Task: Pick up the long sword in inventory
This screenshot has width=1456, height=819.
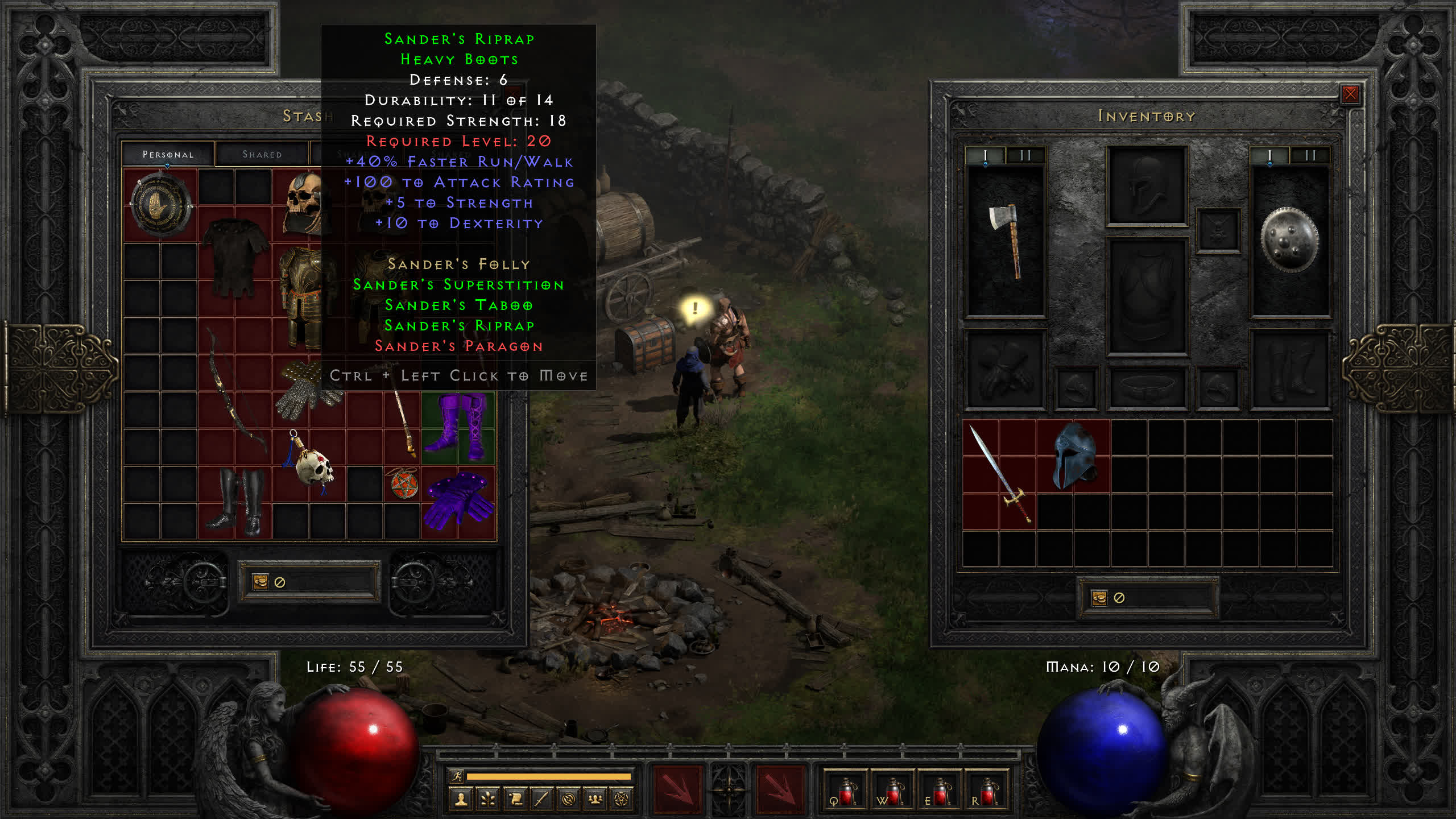Action: (999, 473)
